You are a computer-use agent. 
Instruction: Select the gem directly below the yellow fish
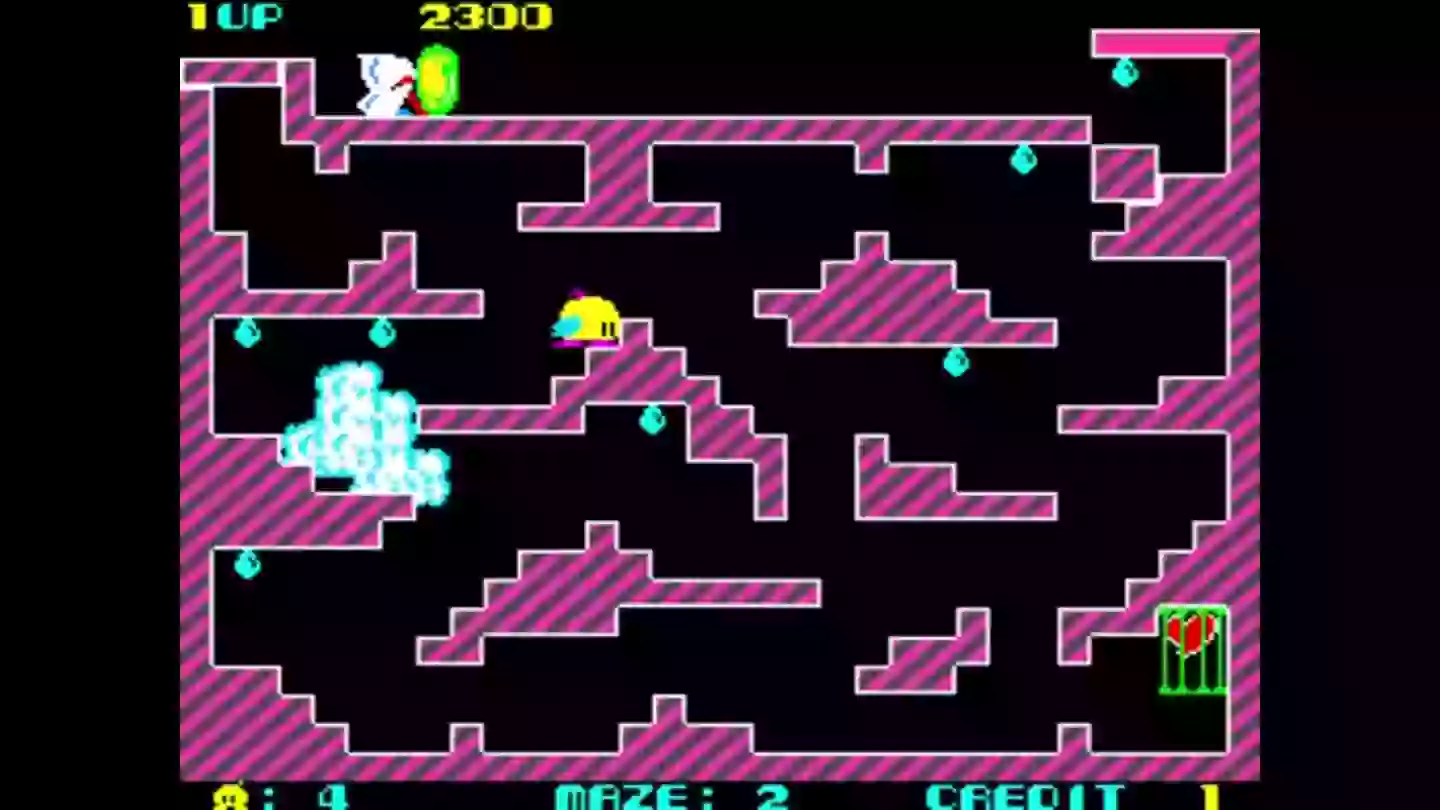pyautogui.click(x=651, y=418)
